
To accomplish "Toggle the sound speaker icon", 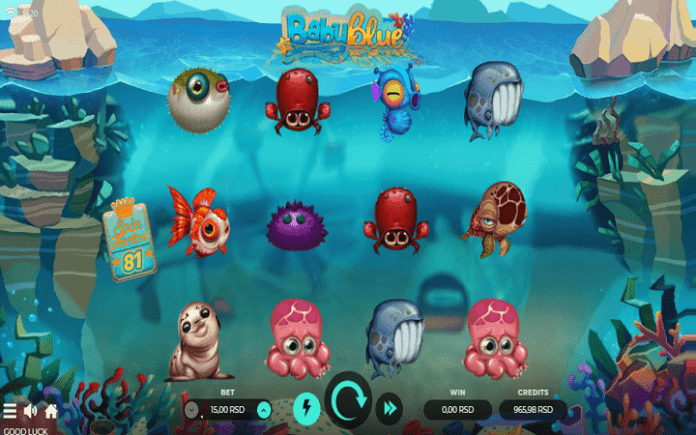I will point(30,410).
